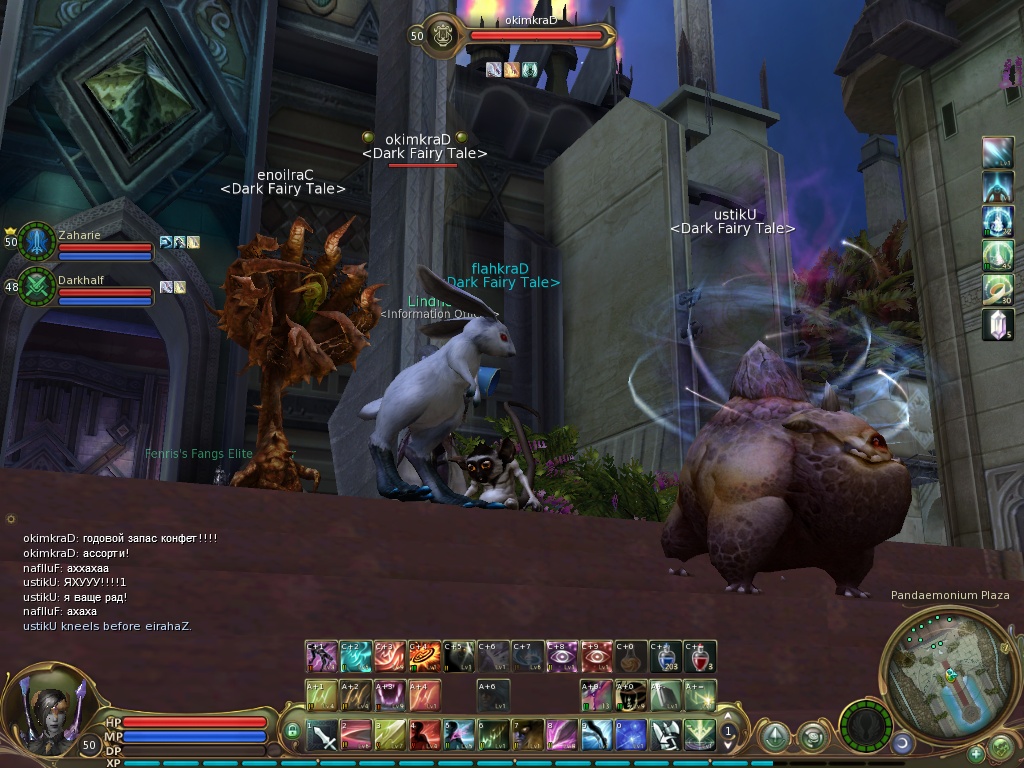The height and width of the screenshot is (768, 1024).
Task: Click the upward arrow round button
Action: click(x=774, y=736)
